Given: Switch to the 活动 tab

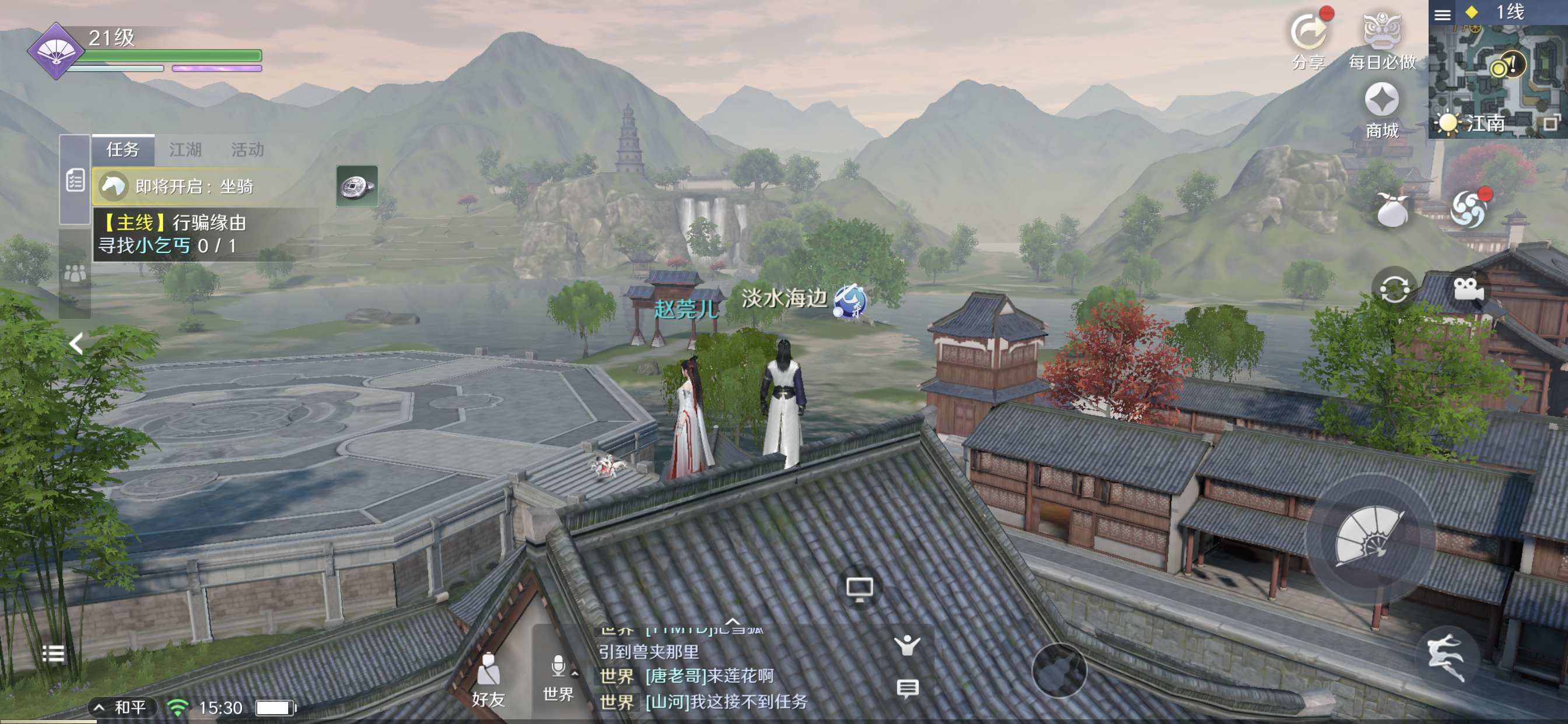Looking at the screenshot, I should [247, 150].
